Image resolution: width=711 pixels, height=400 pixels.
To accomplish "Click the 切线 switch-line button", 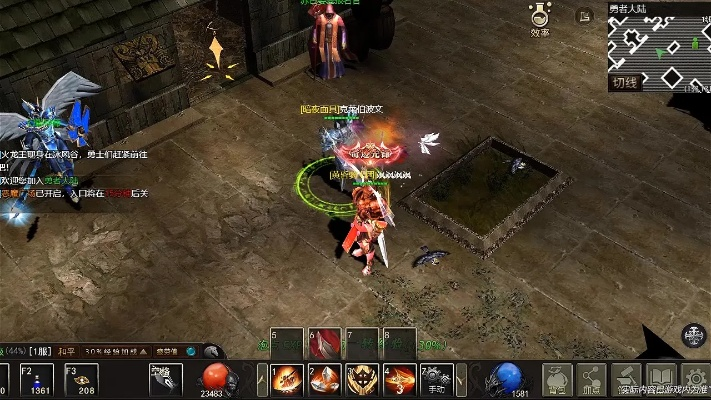I will [624, 83].
